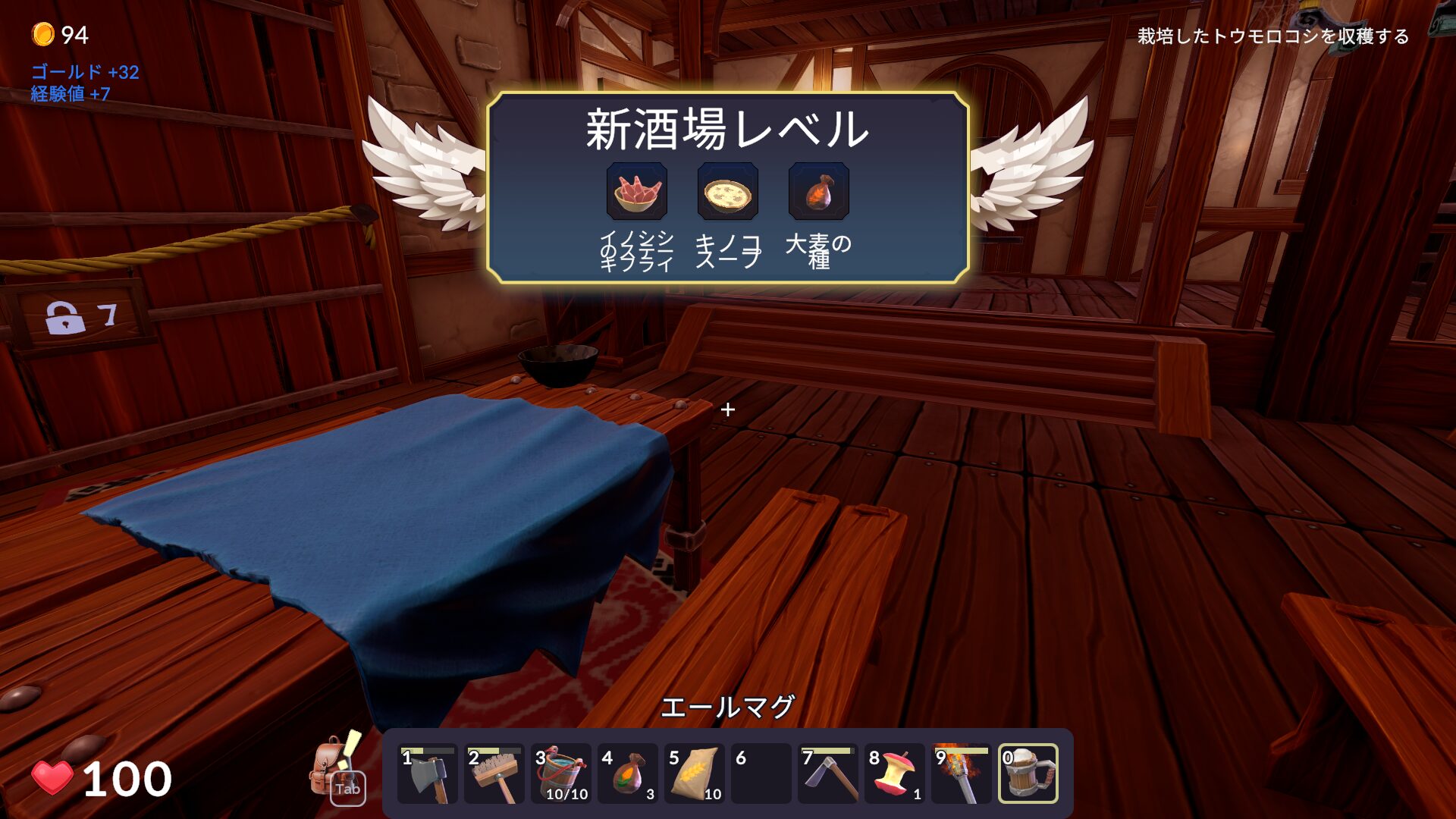Image resolution: width=1456 pixels, height=819 pixels.
Task: Equip the burning torch slot
Action: click(962, 773)
